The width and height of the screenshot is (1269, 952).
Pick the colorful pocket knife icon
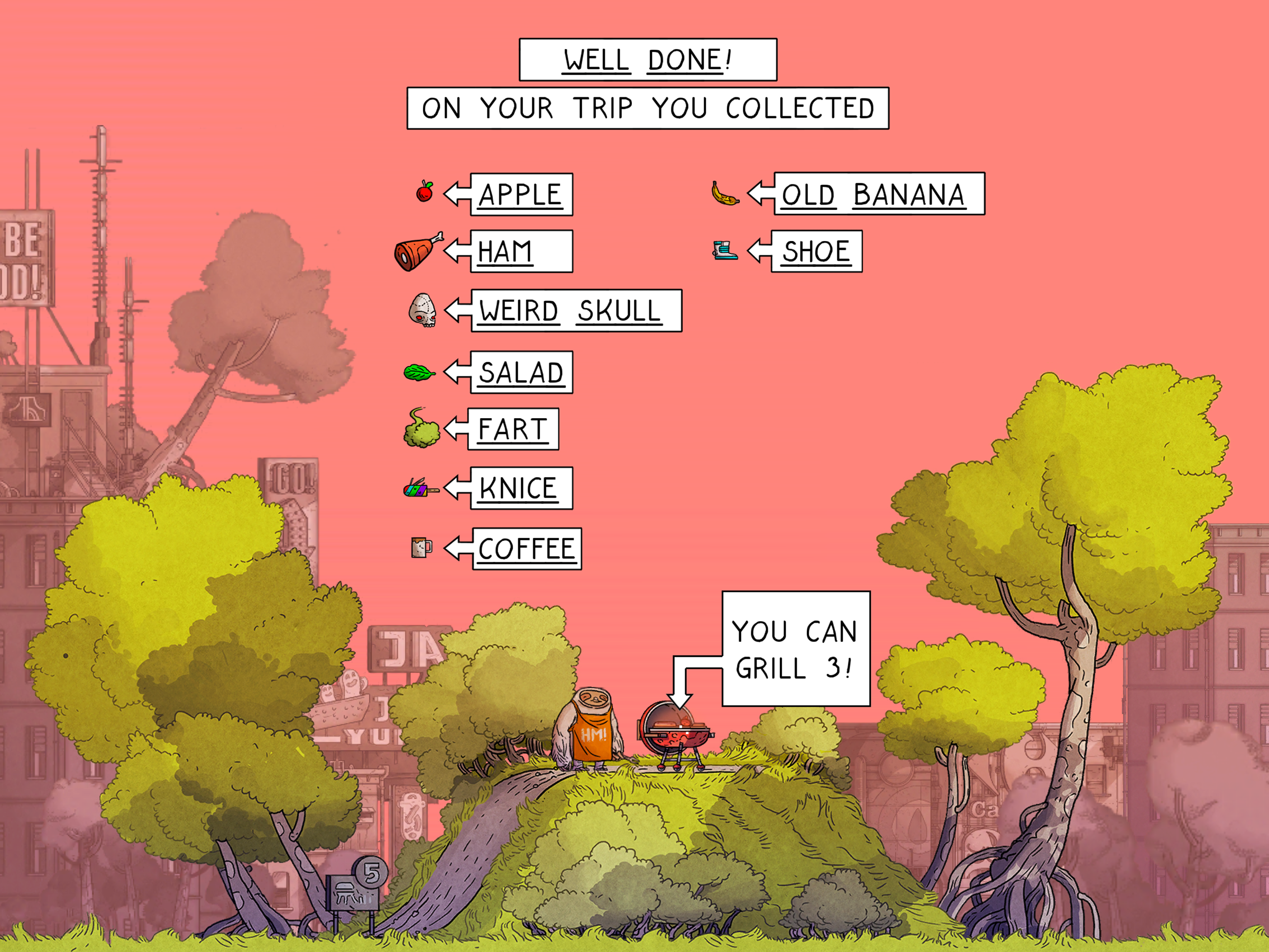click(420, 488)
